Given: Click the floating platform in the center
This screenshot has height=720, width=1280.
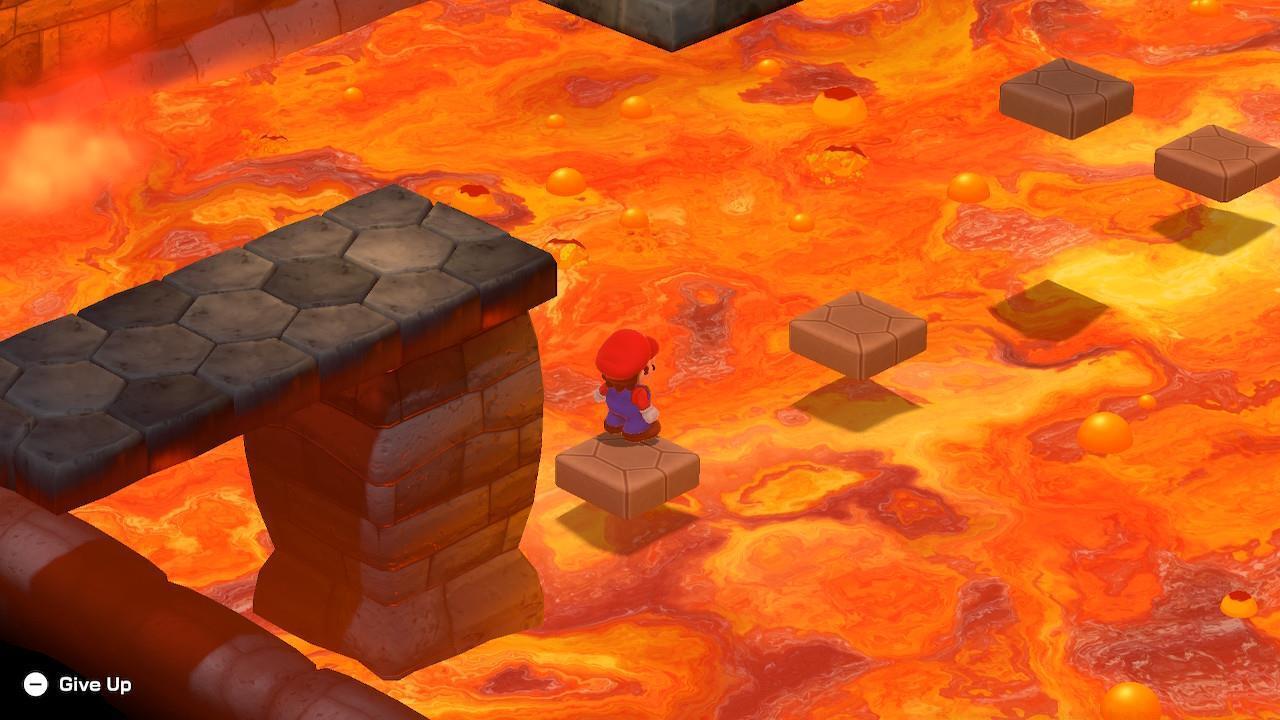Looking at the screenshot, I should coord(858,335).
